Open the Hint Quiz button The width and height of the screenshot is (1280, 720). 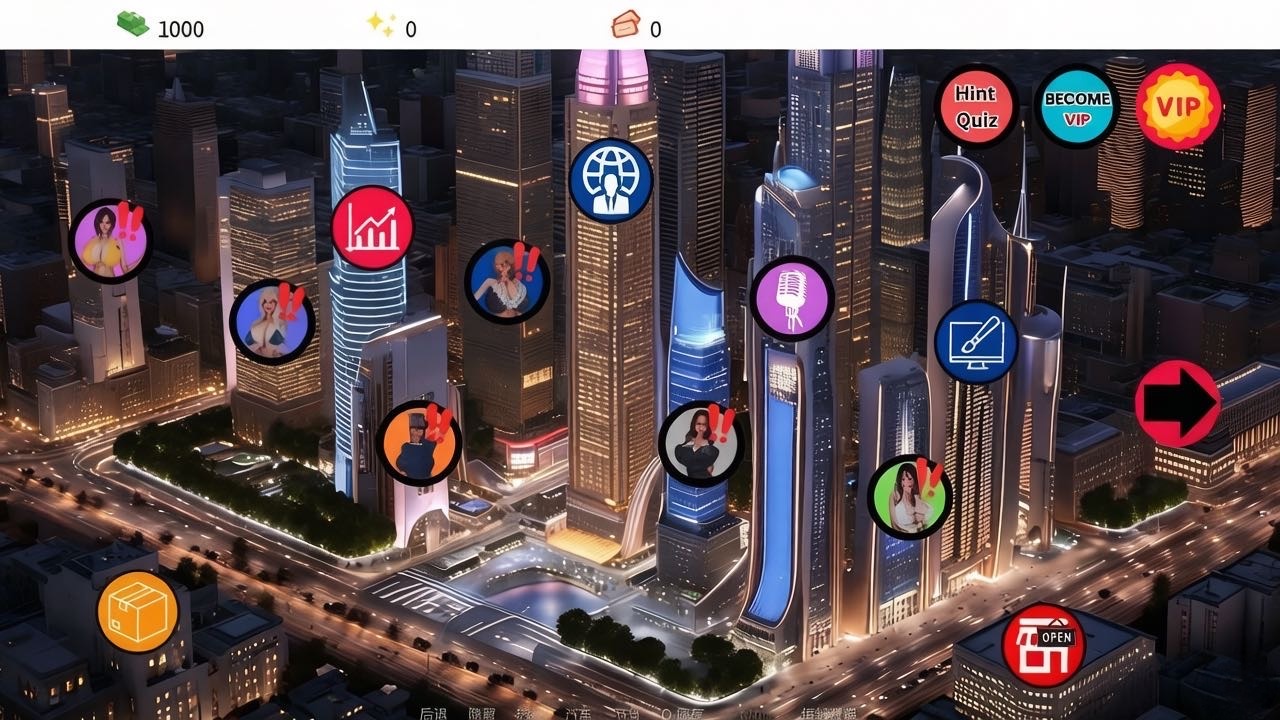point(975,106)
